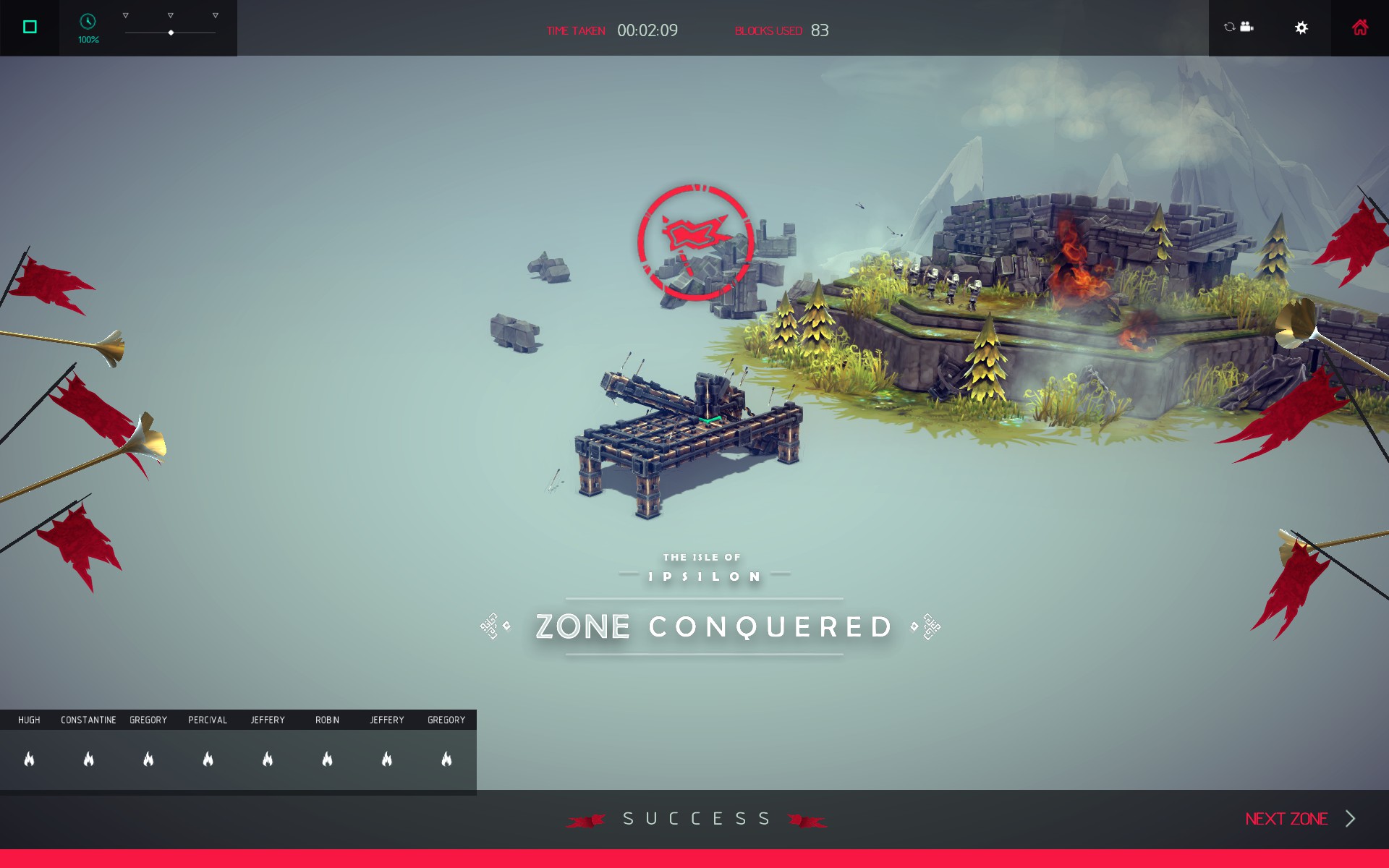Viewport: 1389px width, 868px height.
Task: Click the time scale slider handle
Action: click(x=171, y=33)
